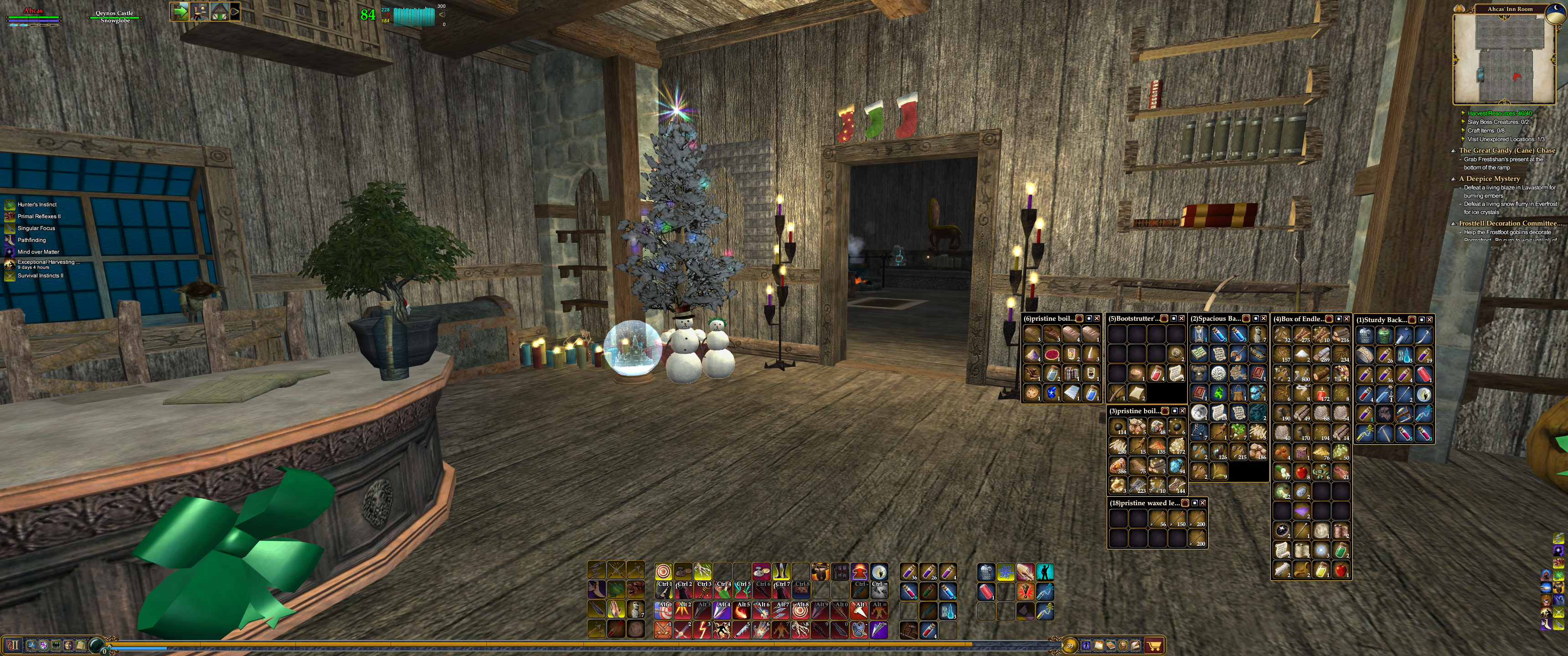Select the arrow stack of 56
Image resolution: width=1568 pixels, height=656 pixels.
pos(1158,518)
